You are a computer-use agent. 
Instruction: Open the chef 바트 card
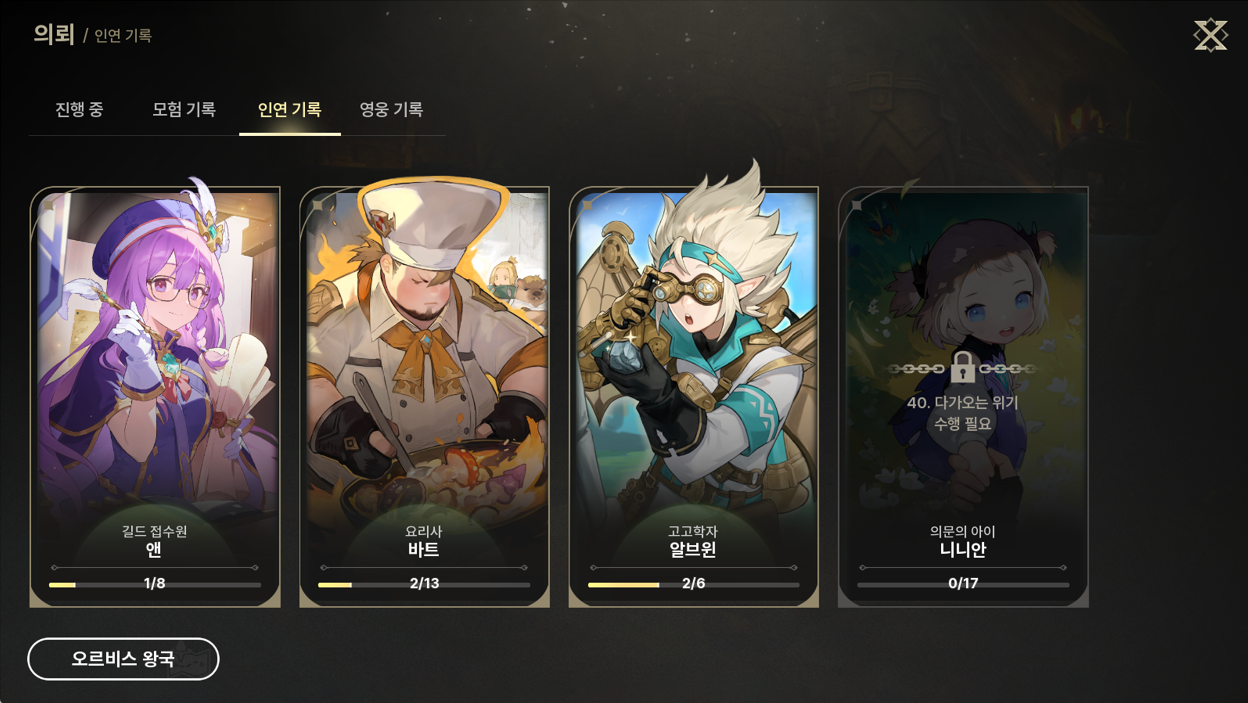[424, 397]
